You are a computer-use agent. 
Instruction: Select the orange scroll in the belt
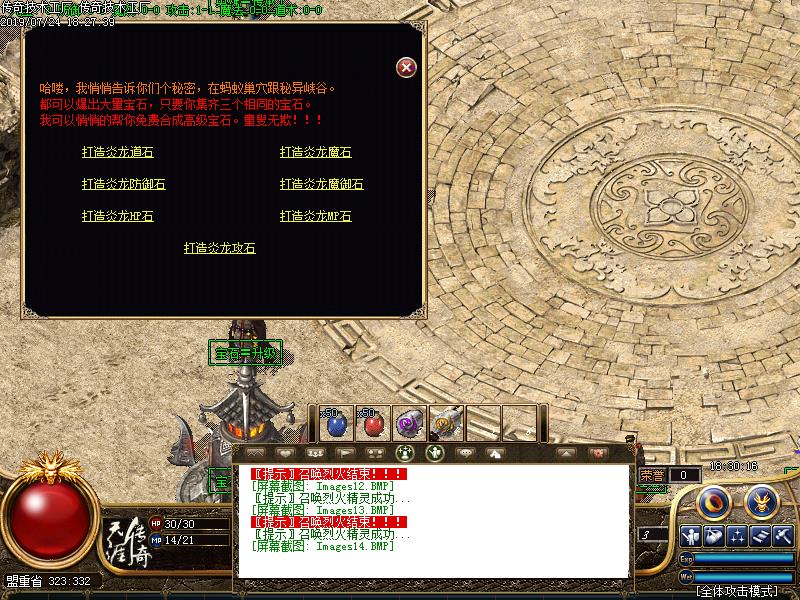tap(444, 423)
